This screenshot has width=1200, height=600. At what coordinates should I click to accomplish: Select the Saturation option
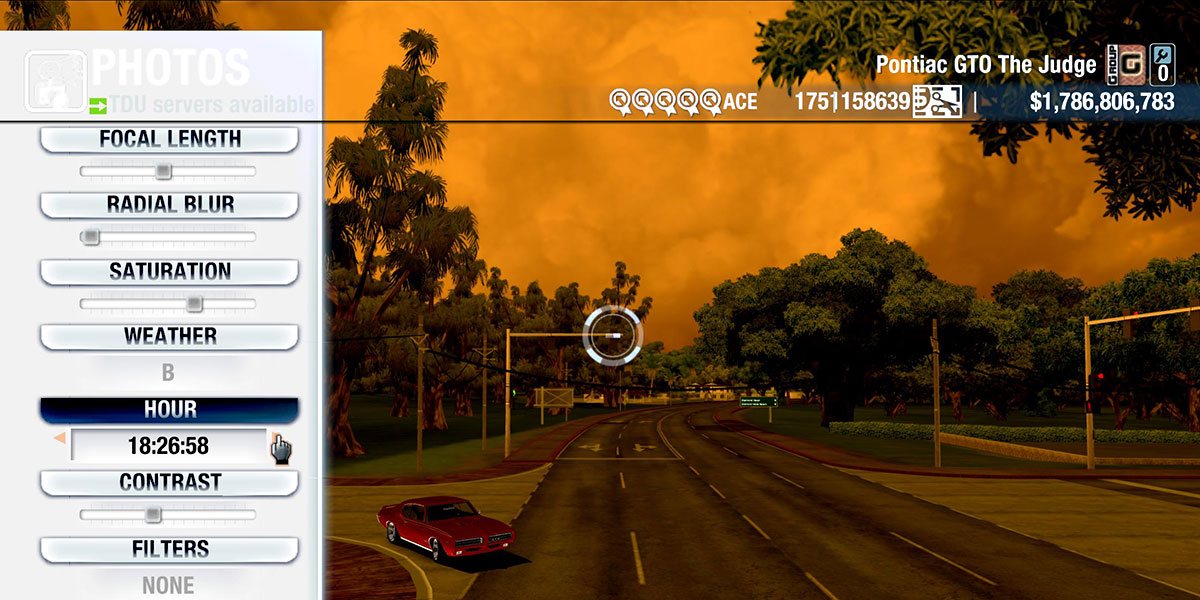click(x=169, y=272)
